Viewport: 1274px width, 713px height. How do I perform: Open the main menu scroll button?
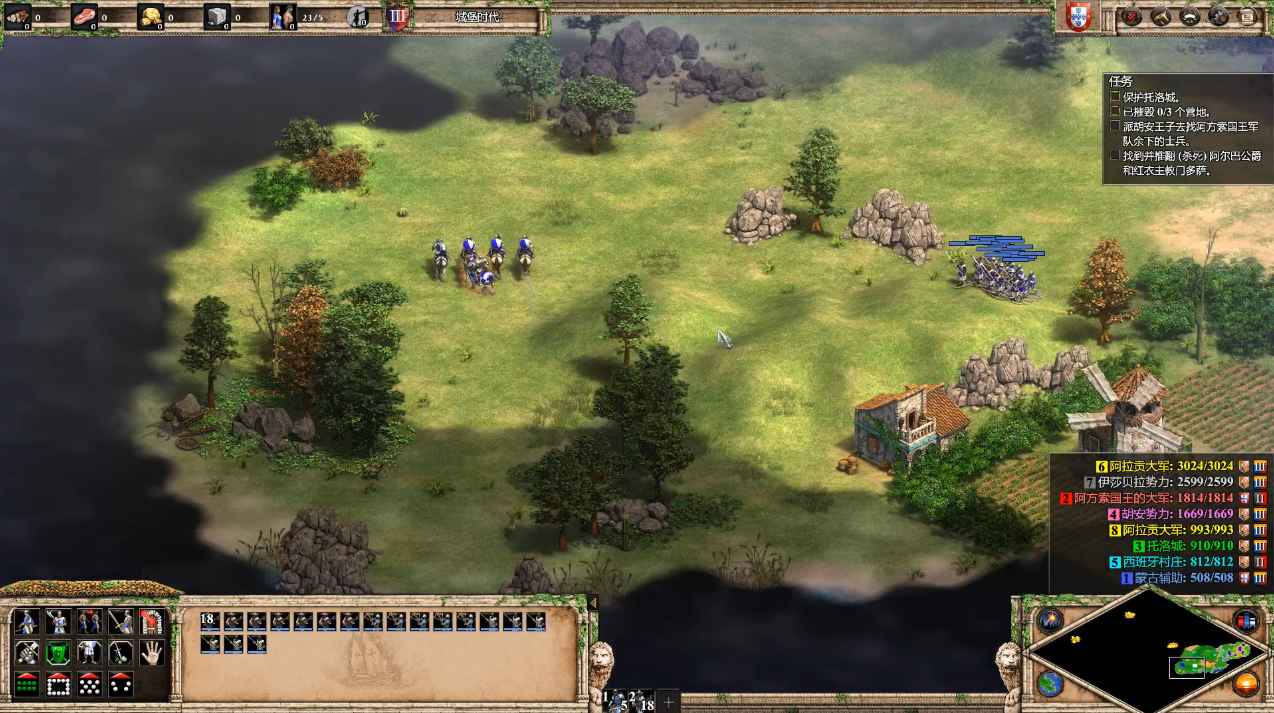tap(1248, 16)
